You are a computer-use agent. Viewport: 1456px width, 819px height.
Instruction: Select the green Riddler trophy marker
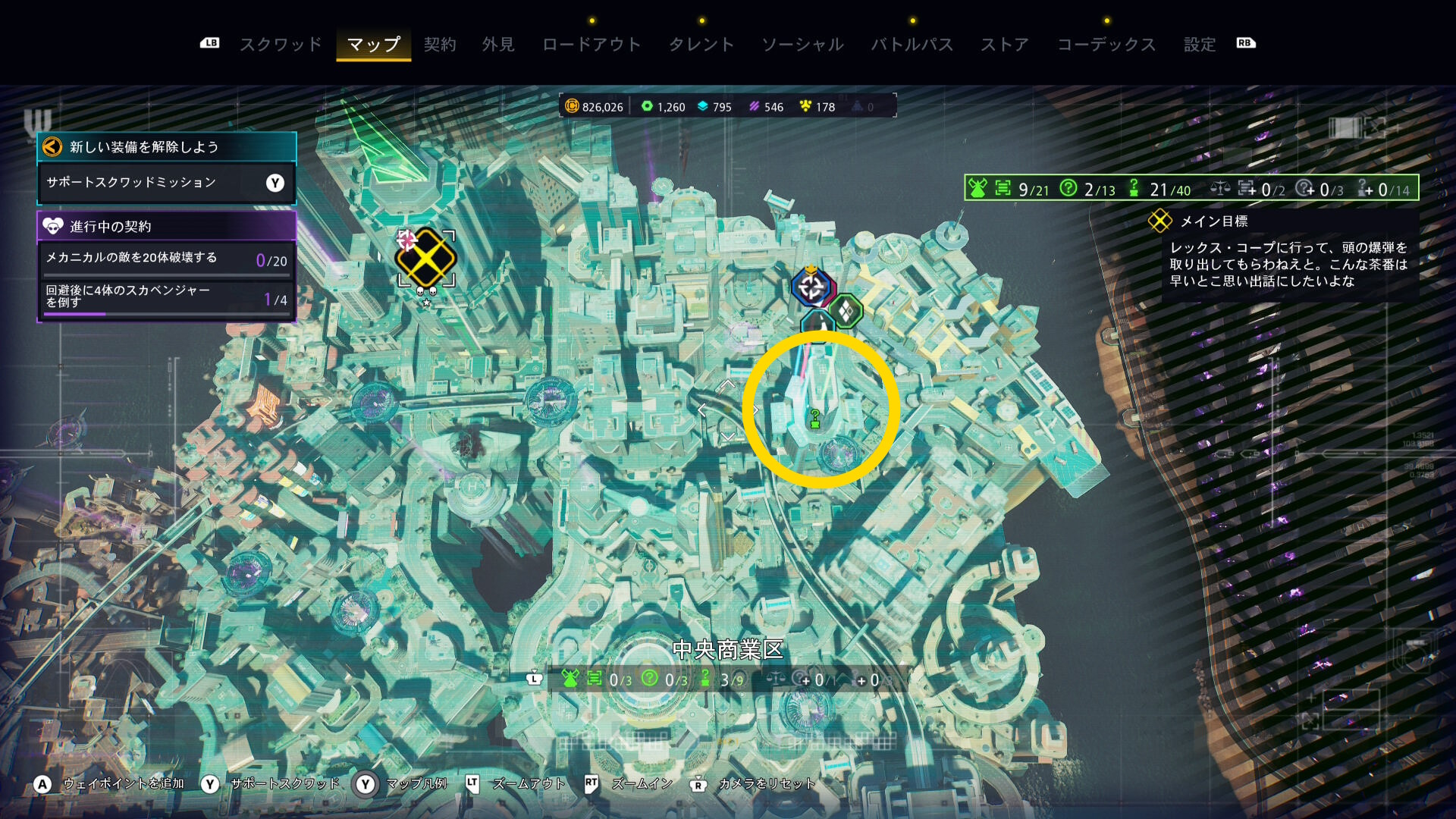[x=815, y=419]
